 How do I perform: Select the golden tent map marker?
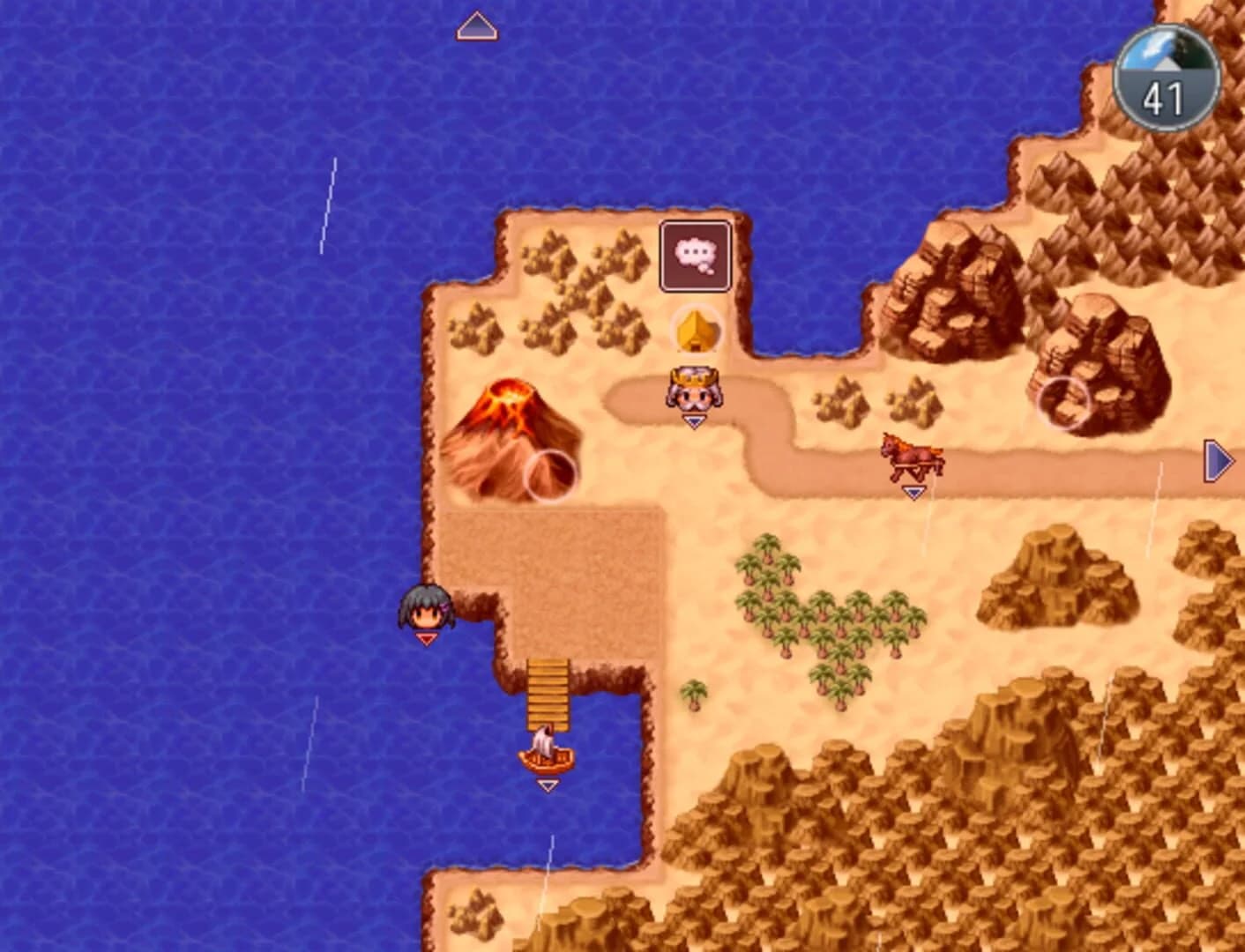(x=696, y=331)
